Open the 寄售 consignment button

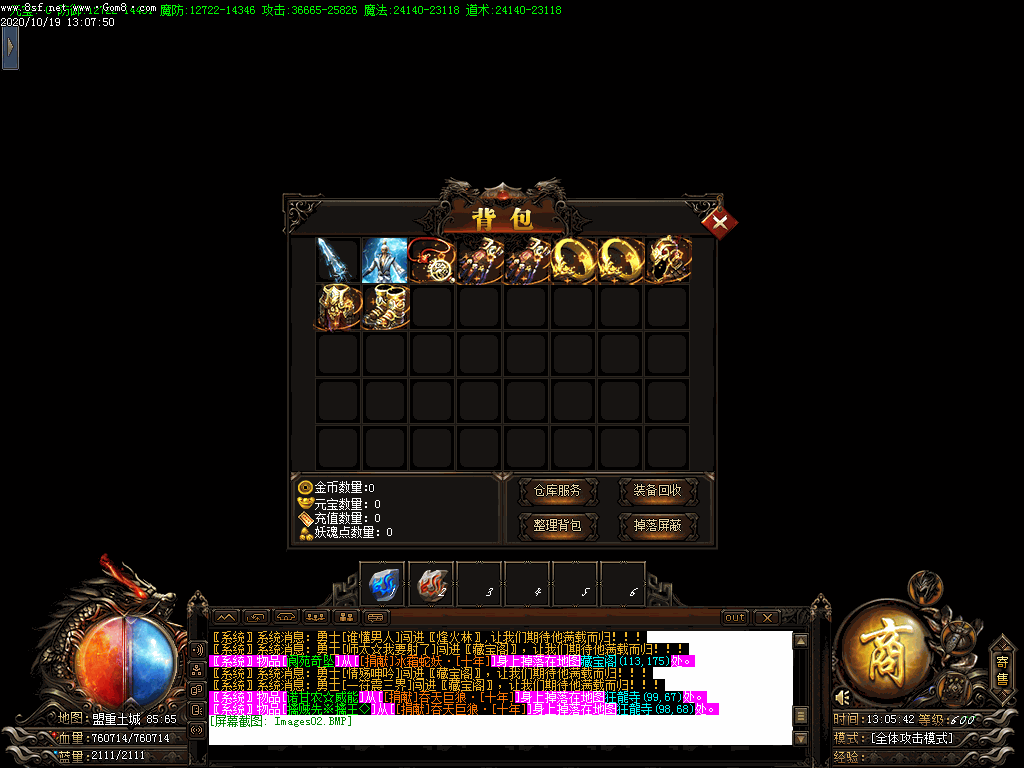(1001, 670)
